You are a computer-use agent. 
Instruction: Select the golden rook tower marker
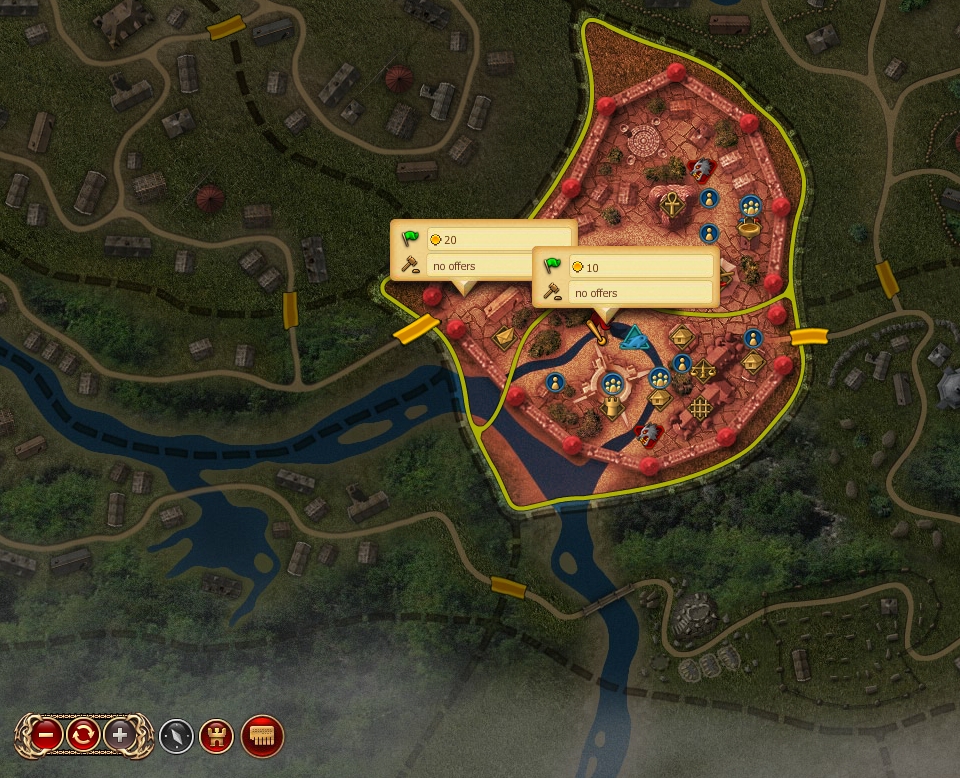pos(612,405)
